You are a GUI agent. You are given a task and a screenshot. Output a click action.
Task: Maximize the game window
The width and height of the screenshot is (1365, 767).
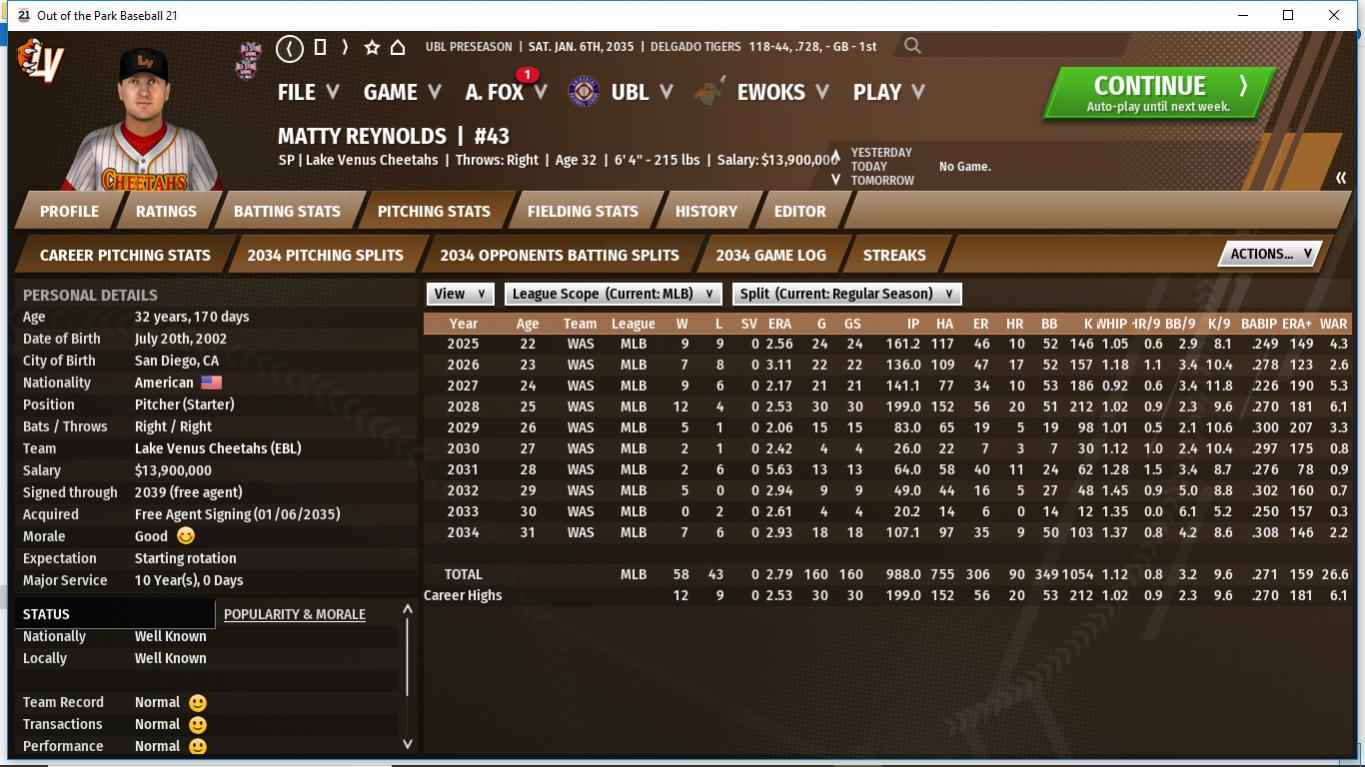coord(1288,15)
